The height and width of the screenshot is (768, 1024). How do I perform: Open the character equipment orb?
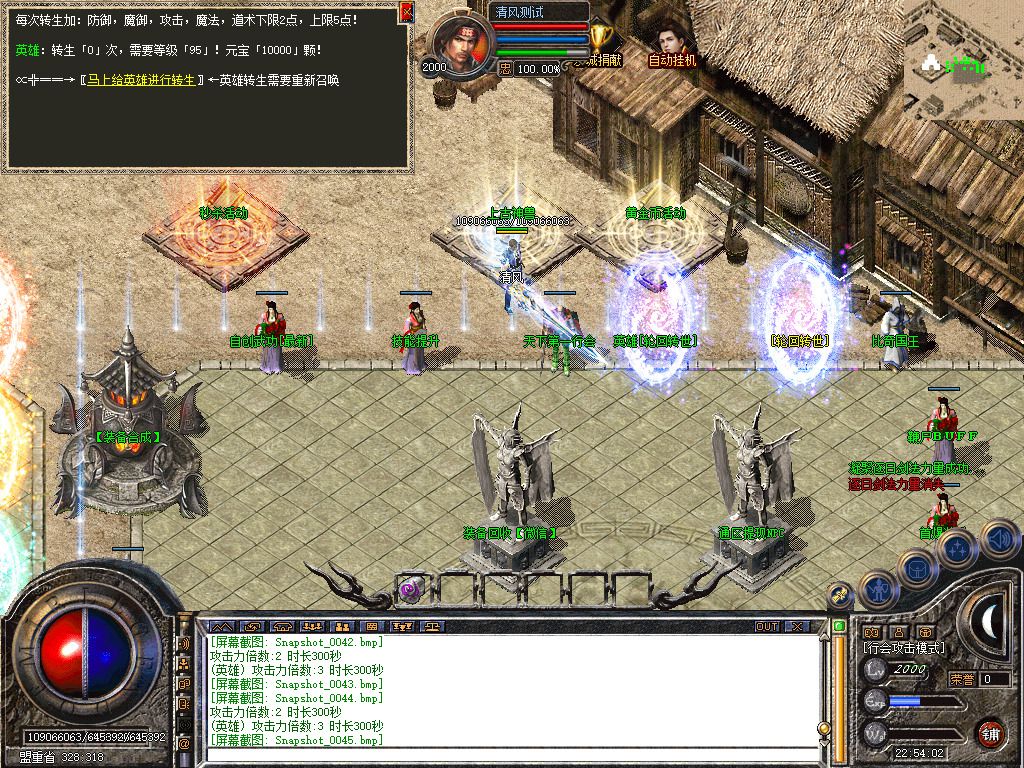(879, 591)
